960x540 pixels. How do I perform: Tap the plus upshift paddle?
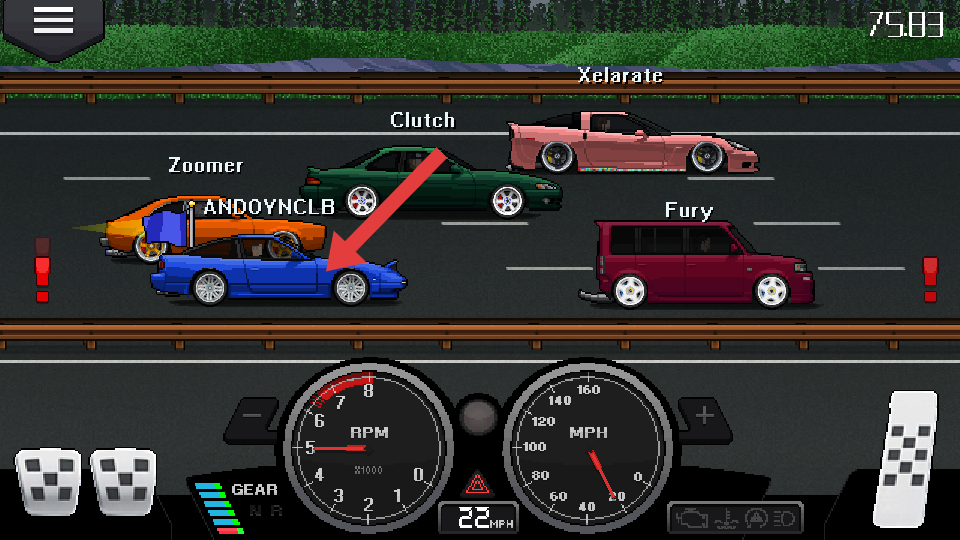click(x=706, y=415)
